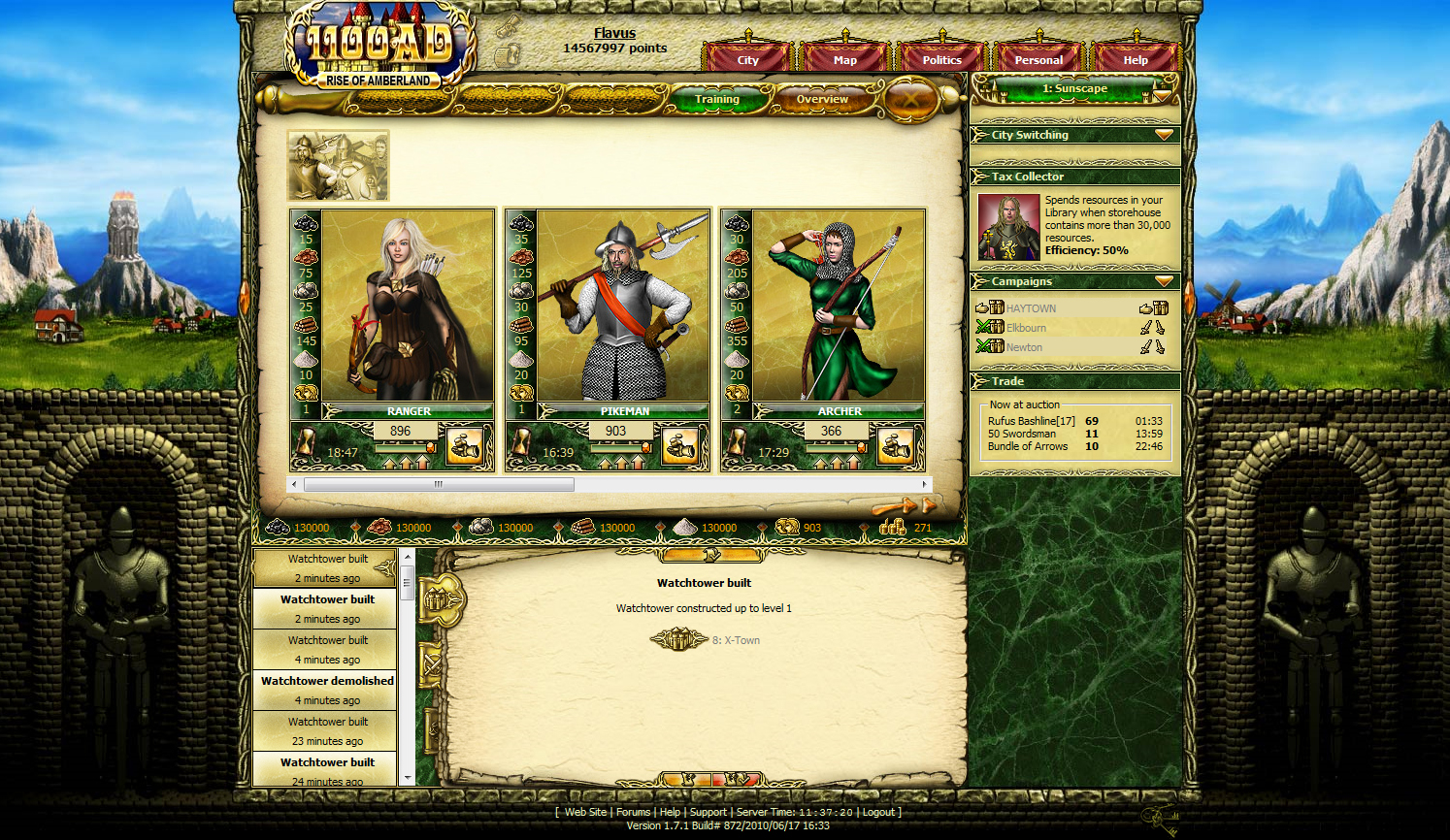Open the Map tab
The image size is (1450, 840).
[844, 59]
